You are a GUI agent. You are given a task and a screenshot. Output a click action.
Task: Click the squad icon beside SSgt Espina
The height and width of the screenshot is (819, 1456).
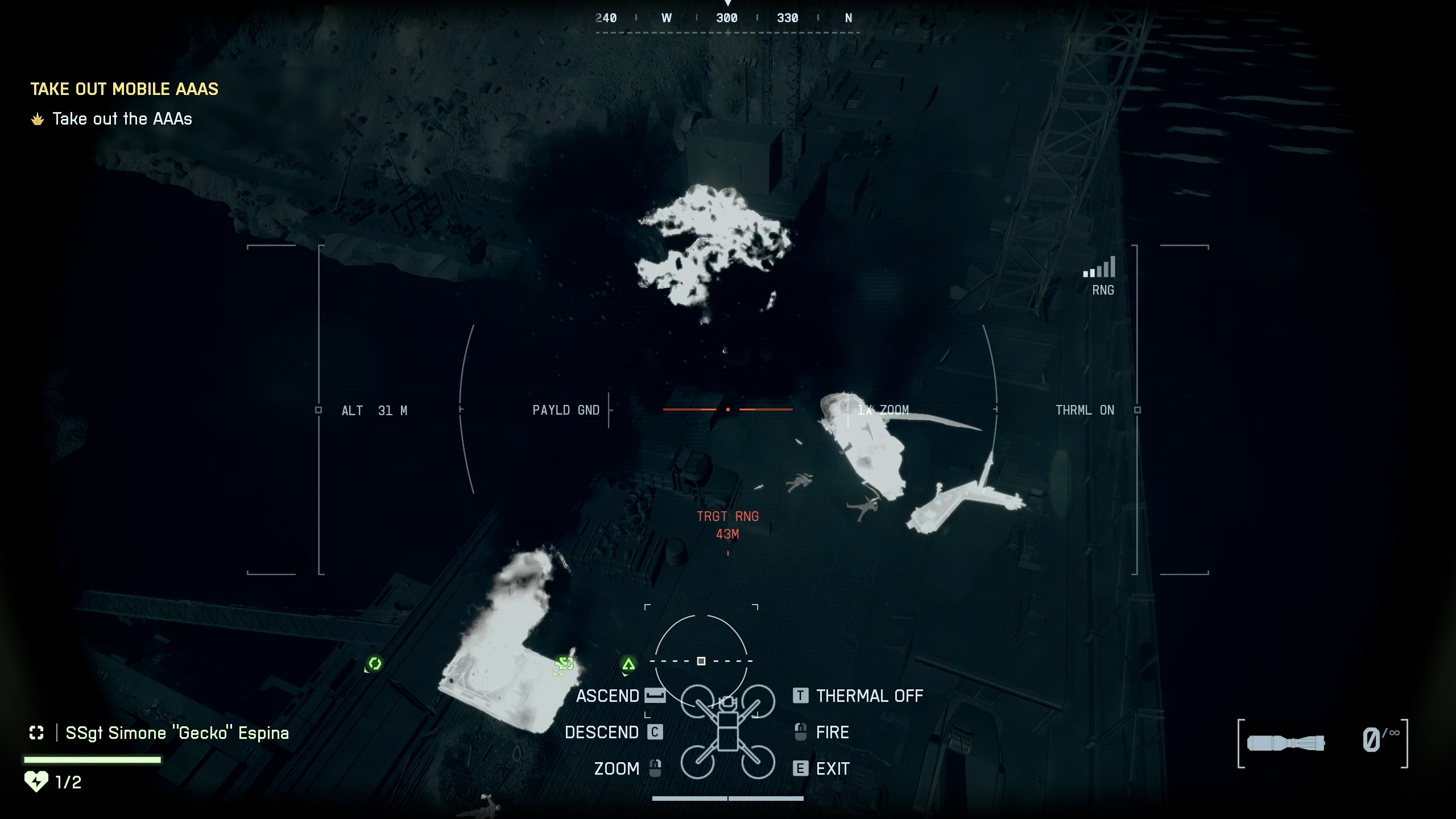tap(36, 733)
